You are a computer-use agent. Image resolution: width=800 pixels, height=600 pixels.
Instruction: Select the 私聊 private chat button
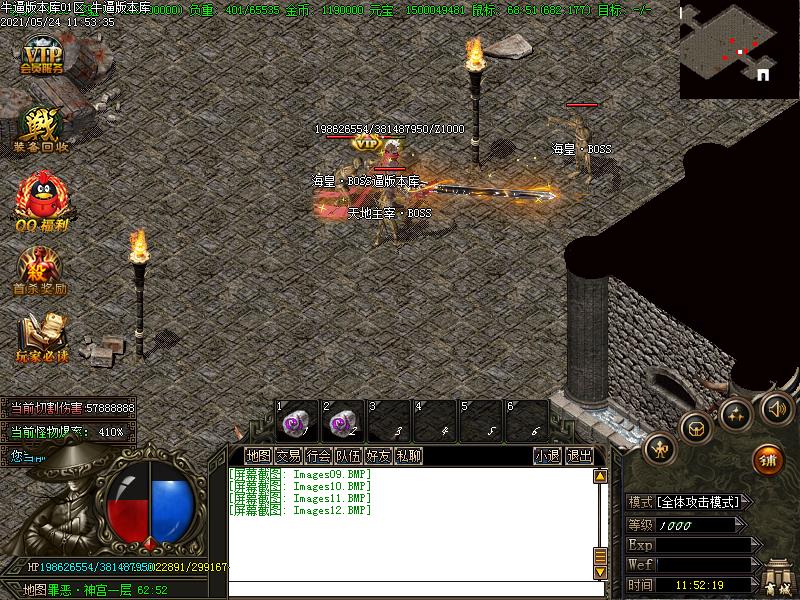click(408, 456)
